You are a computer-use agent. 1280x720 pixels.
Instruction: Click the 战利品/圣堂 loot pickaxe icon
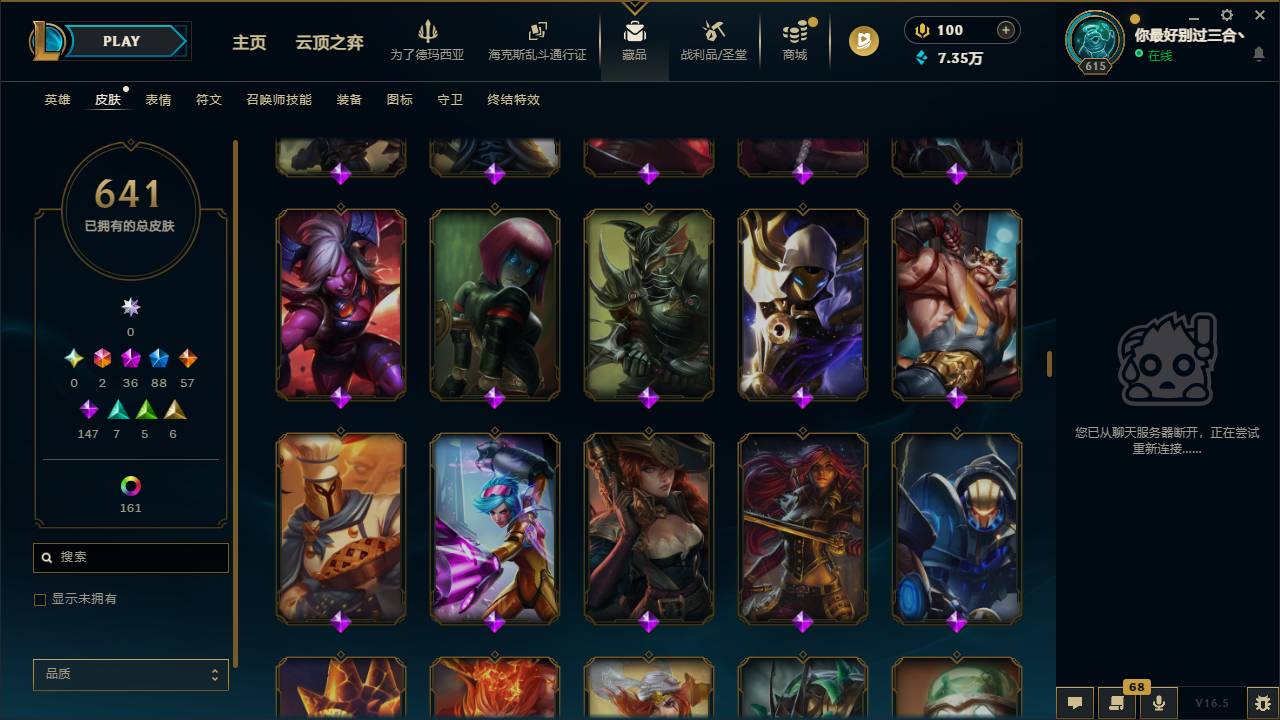[713, 33]
